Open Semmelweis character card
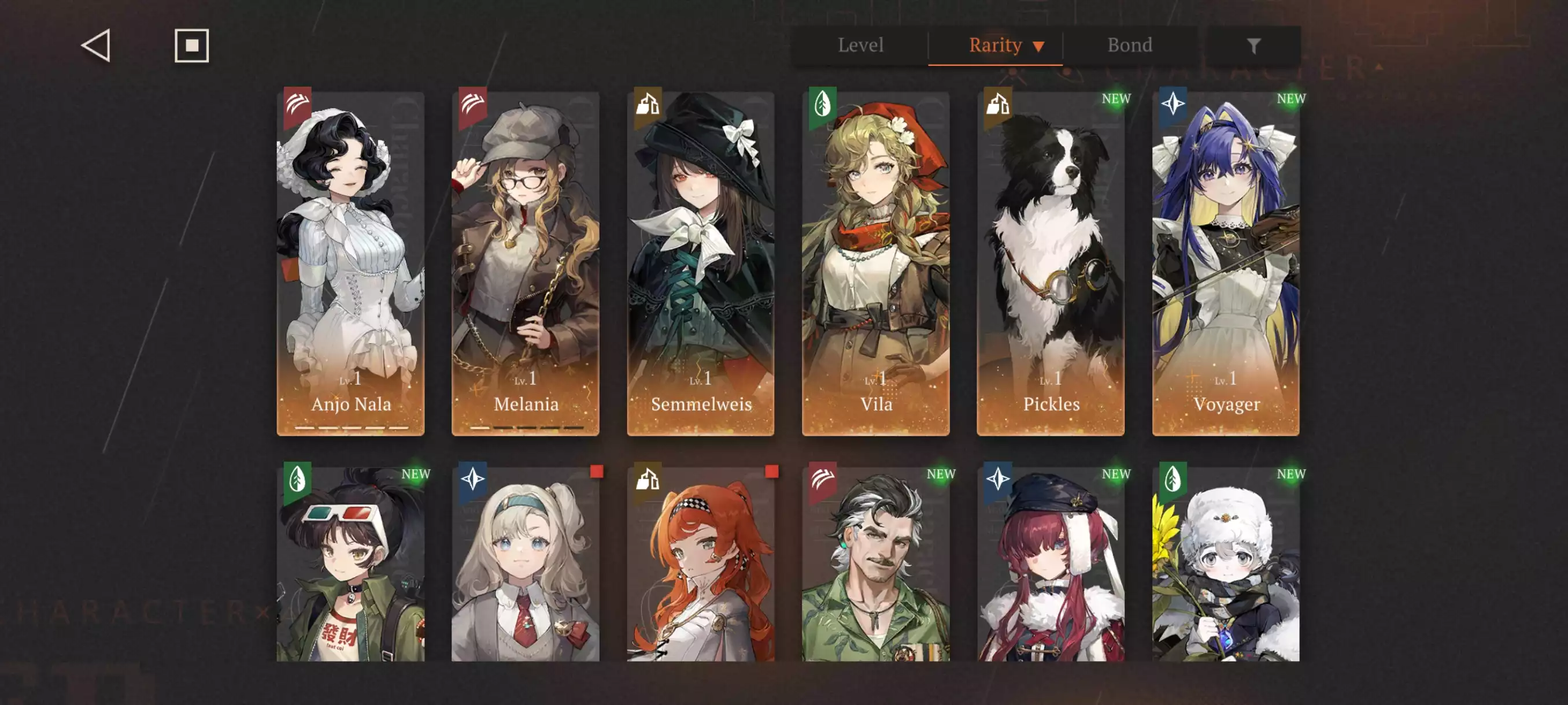Viewport: 1568px width, 705px height. 701,263
